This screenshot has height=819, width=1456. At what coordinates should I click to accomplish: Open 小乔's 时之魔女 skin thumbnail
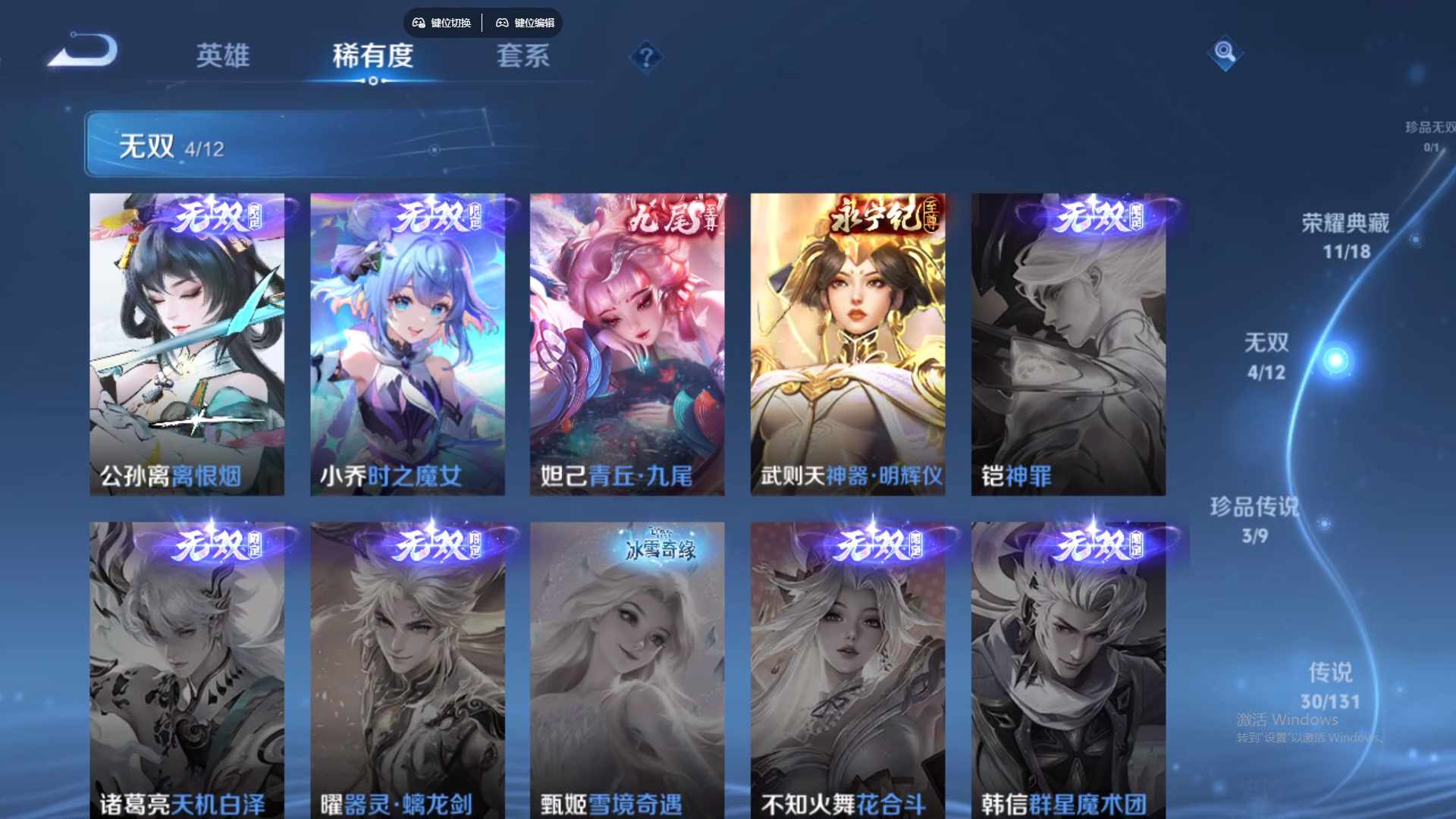pyautogui.click(x=408, y=341)
